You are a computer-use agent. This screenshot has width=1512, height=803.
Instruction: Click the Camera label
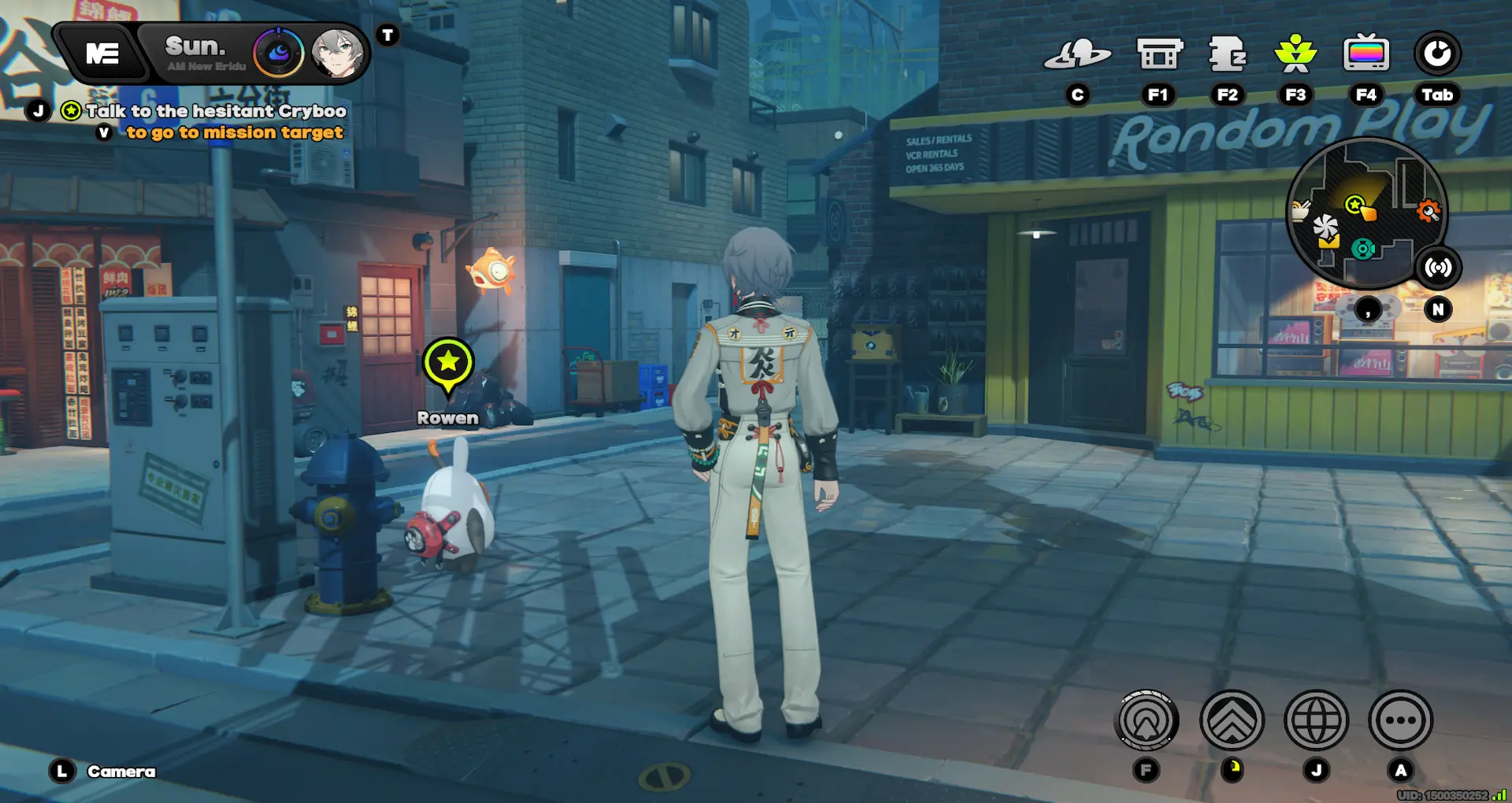click(x=121, y=772)
